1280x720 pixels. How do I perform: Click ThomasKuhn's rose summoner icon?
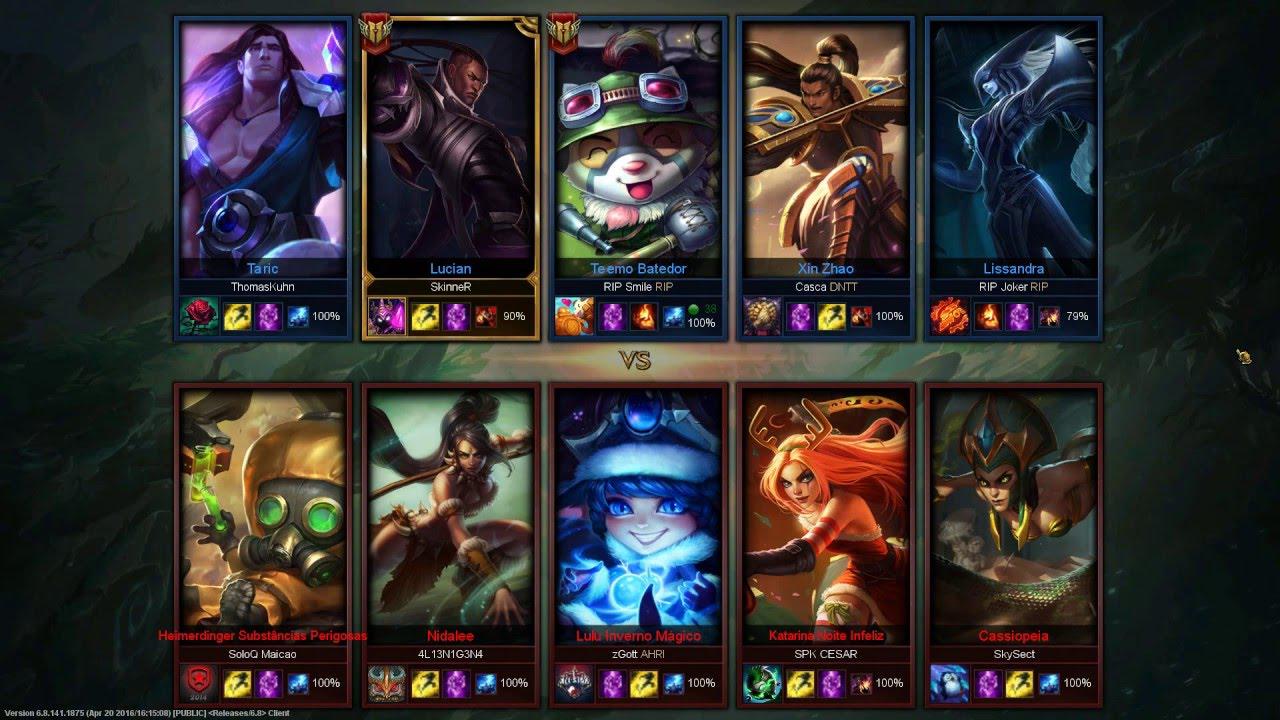coord(199,316)
